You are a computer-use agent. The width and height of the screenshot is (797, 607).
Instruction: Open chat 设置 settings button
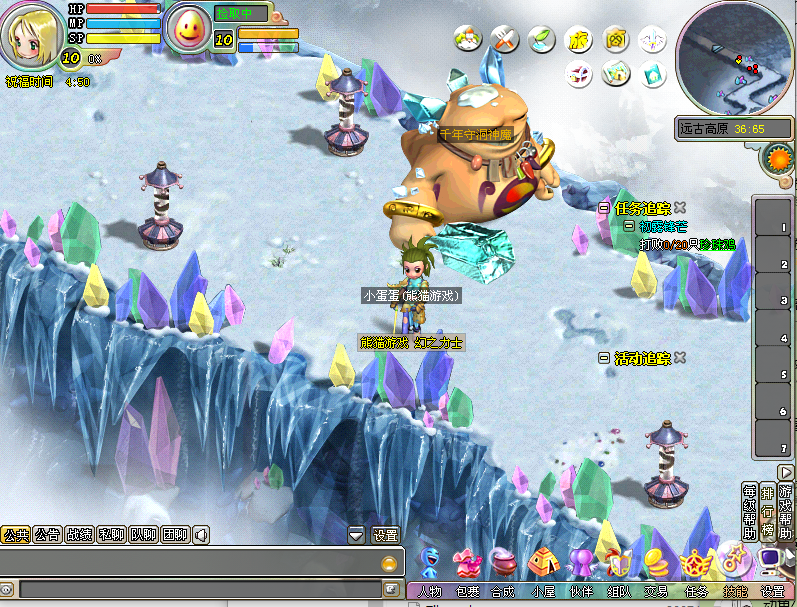385,535
